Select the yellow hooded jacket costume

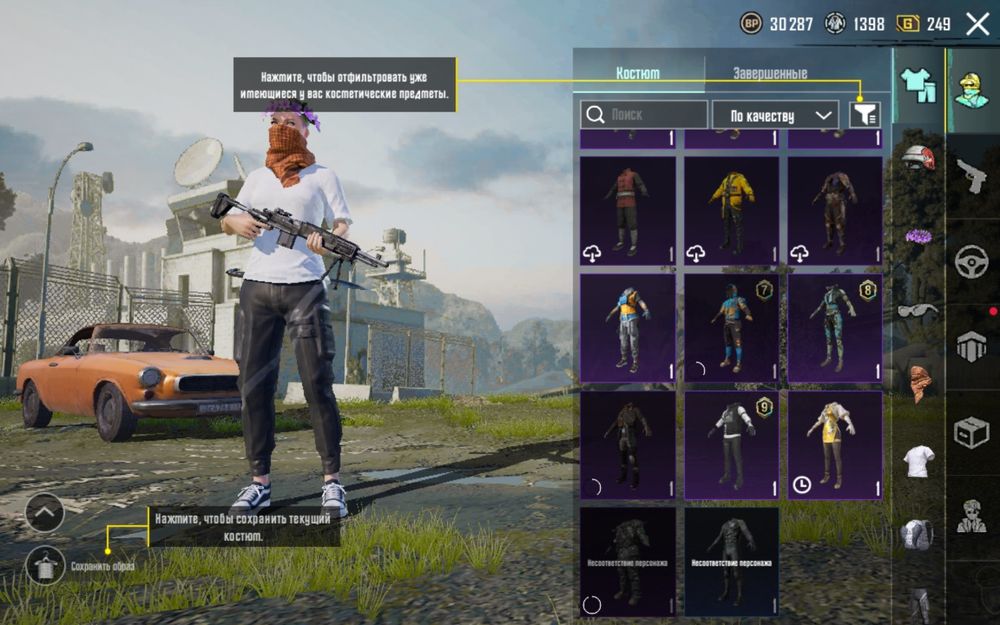[x=731, y=210]
